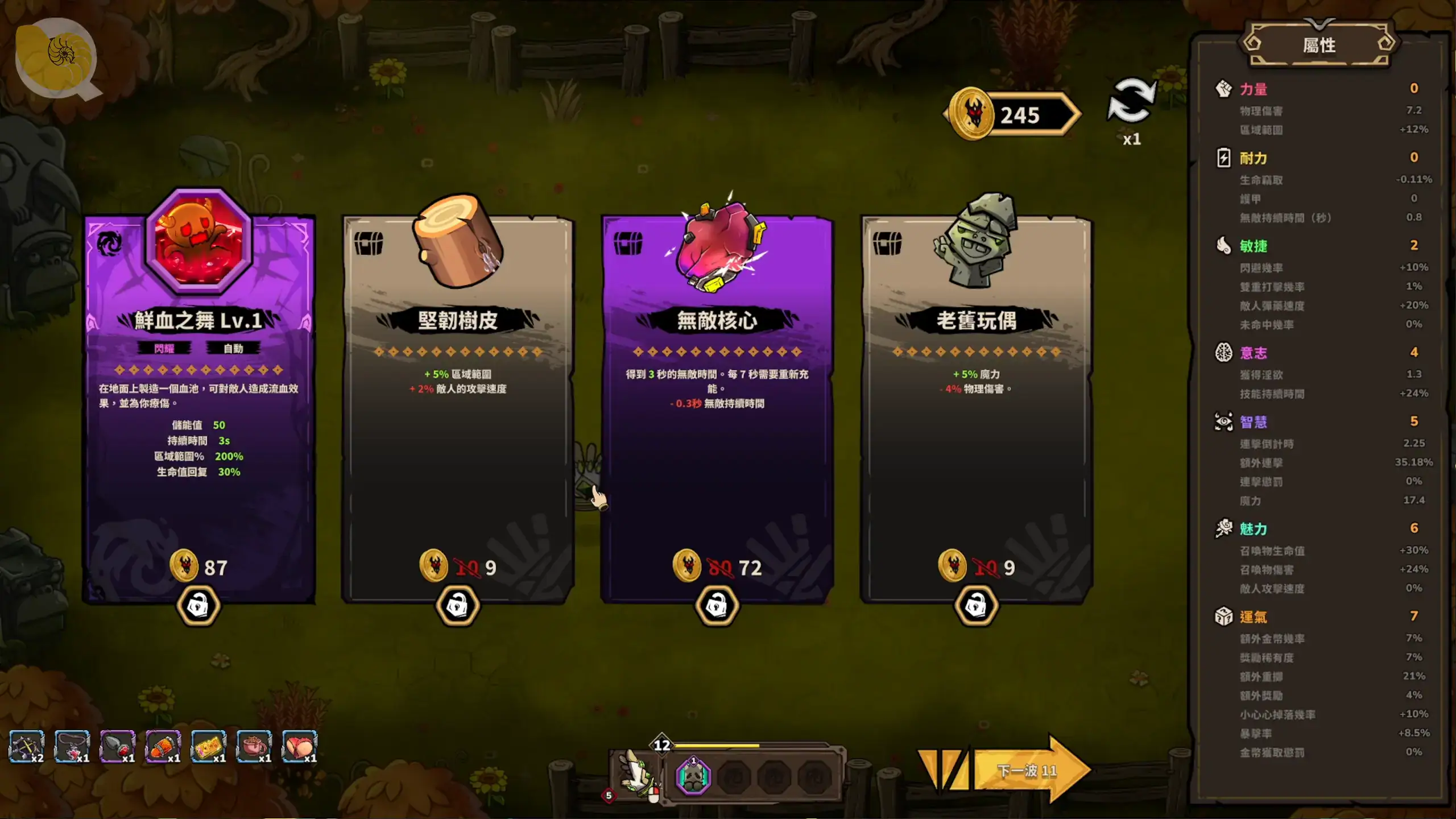Image resolution: width=1456 pixels, height=819 pixels.
Task: Reroll the shop with the refresh arrows
Action: 1131,102
